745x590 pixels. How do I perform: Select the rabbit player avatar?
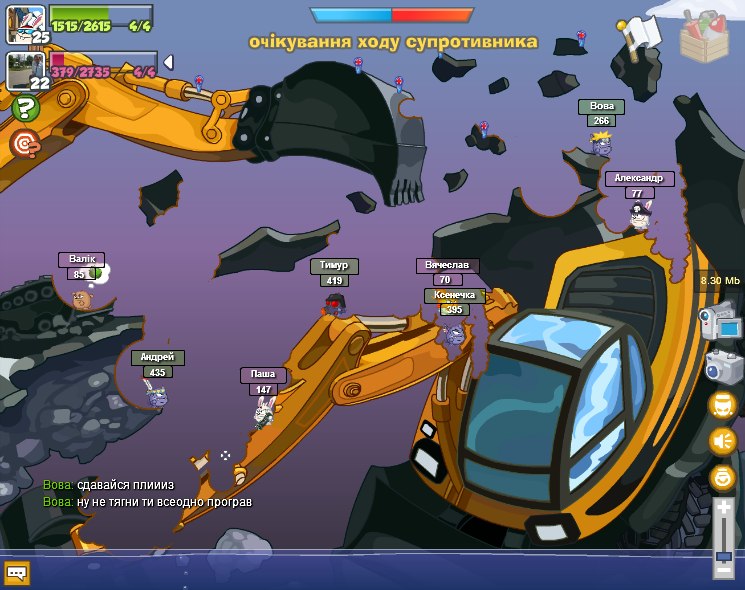[24, 20]
